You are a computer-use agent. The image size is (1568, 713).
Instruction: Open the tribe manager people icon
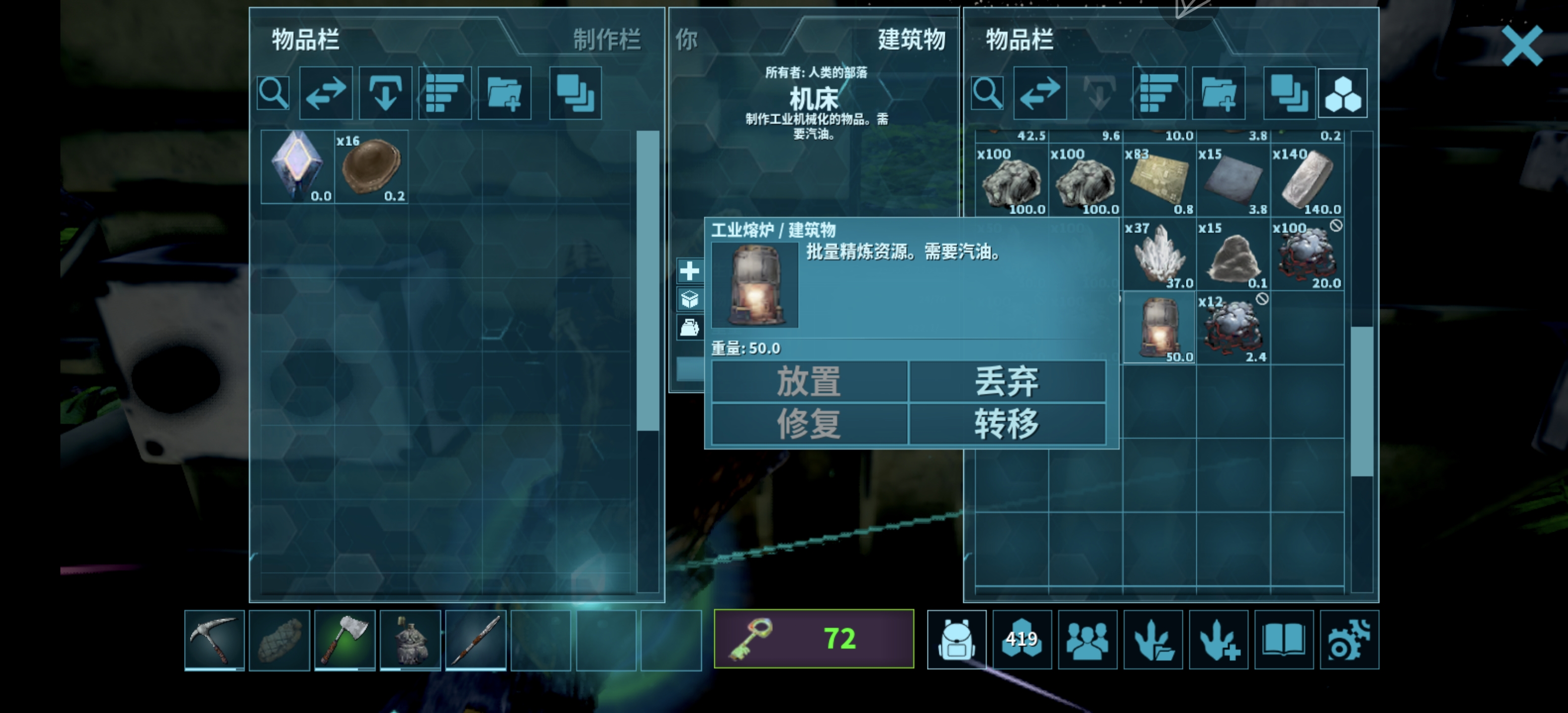pos(1088,639)
